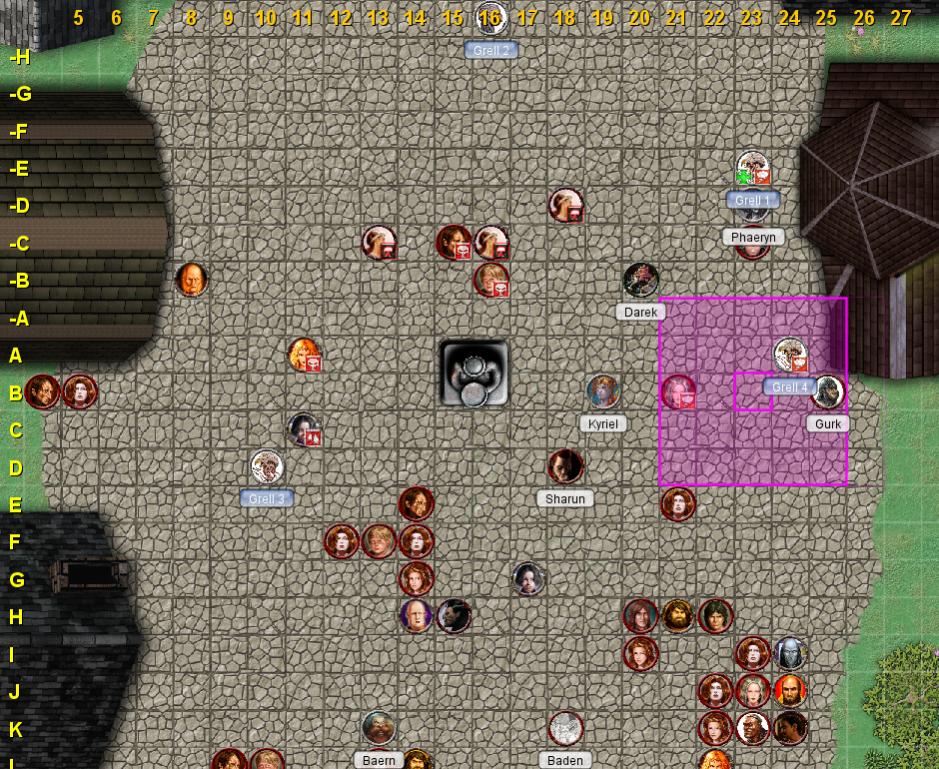The image size is (939, 769).
Task: Pick the Baden token
Action: click(x=565, y=728)
